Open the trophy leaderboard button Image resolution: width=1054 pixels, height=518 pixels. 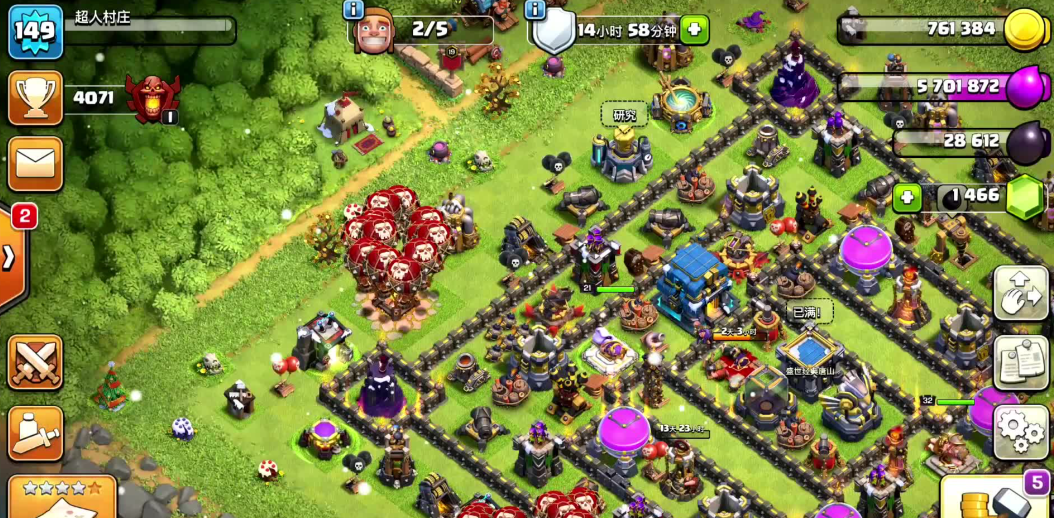35,98
